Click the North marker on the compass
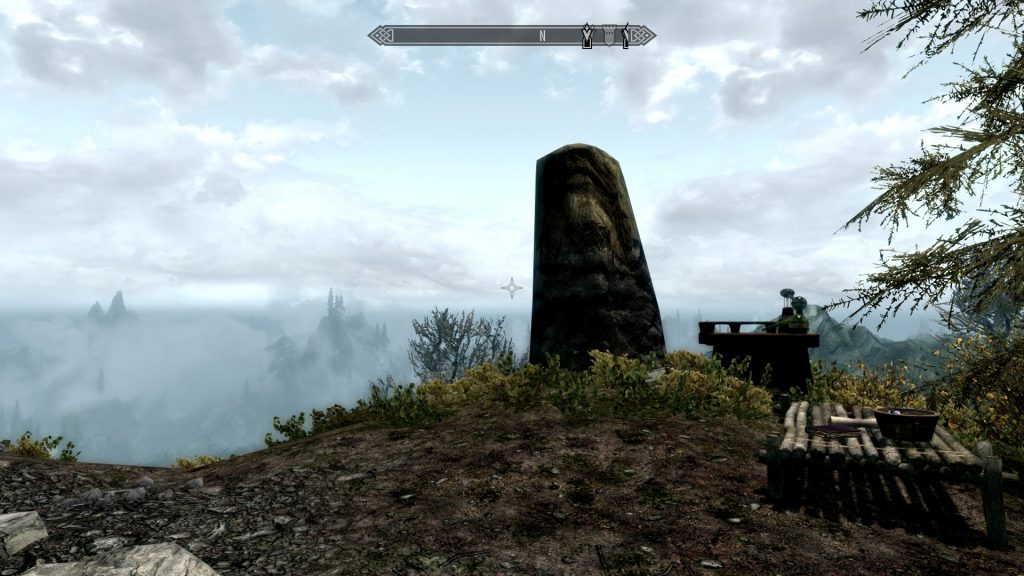Screen dimensions: 1024x576 click(x=542, y=36)
